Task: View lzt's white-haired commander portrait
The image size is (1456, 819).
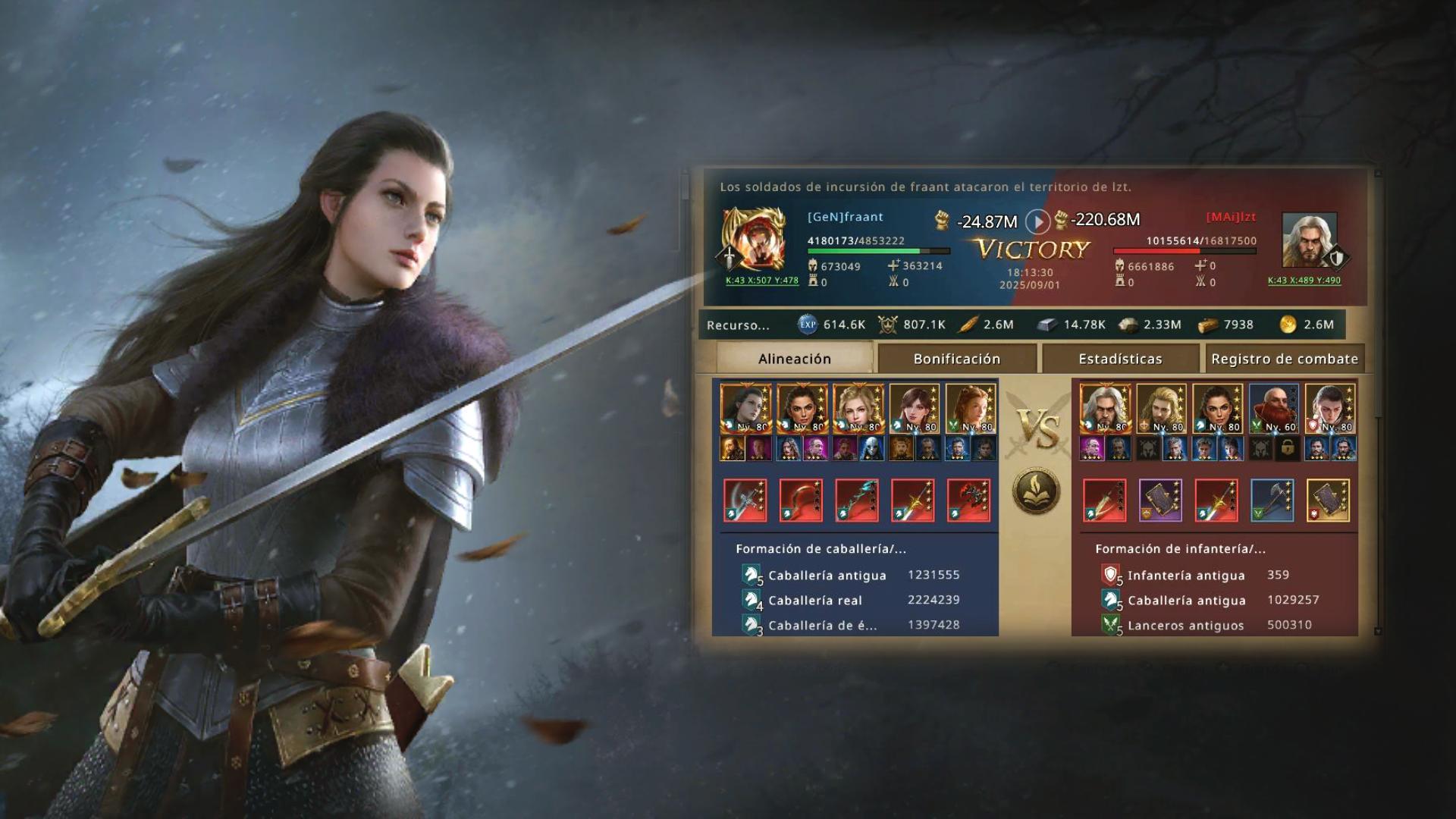Action: 1308,240
